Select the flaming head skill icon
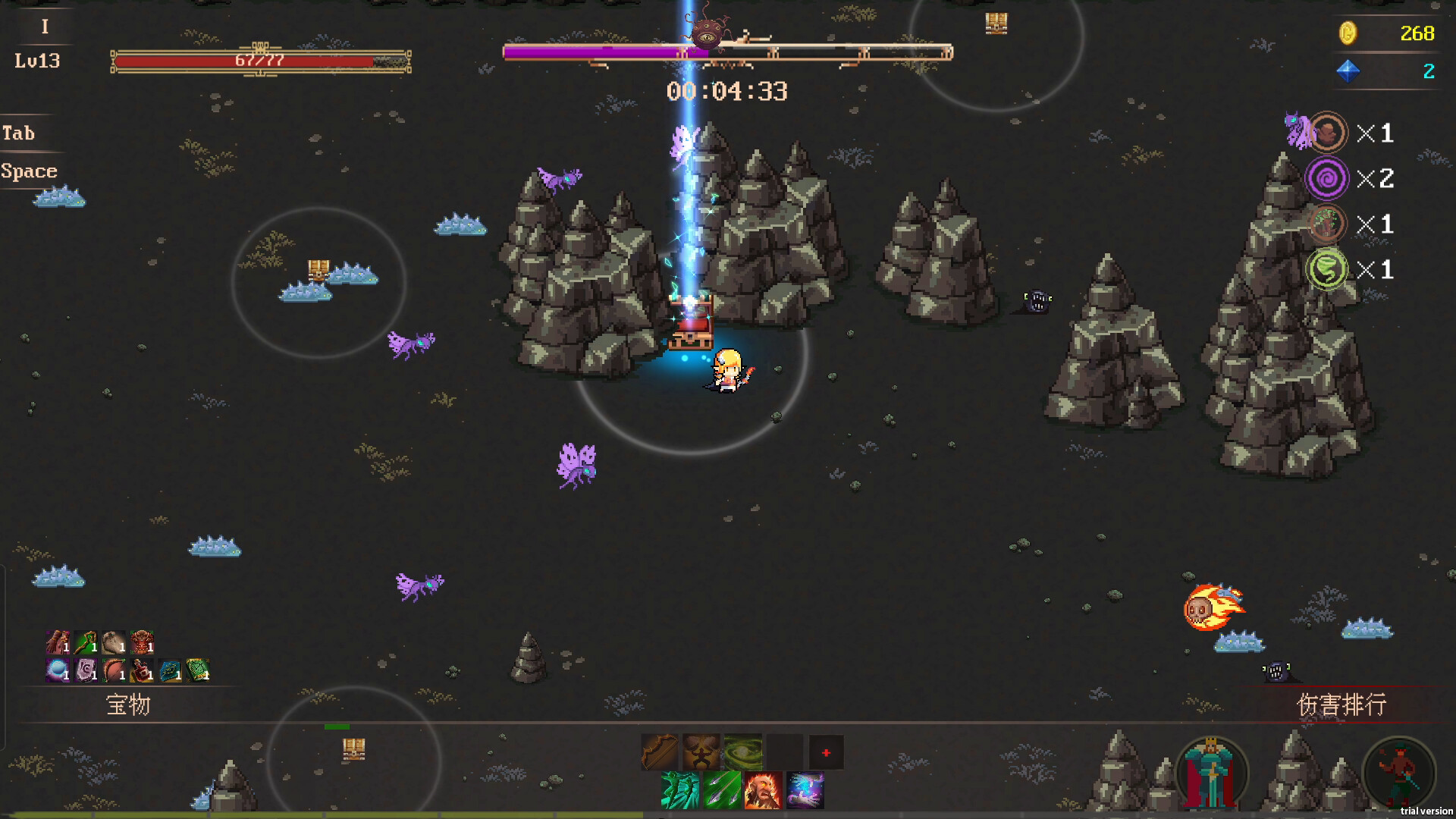The width and height of the screenshot is (1456, 819). click(764, 792)
